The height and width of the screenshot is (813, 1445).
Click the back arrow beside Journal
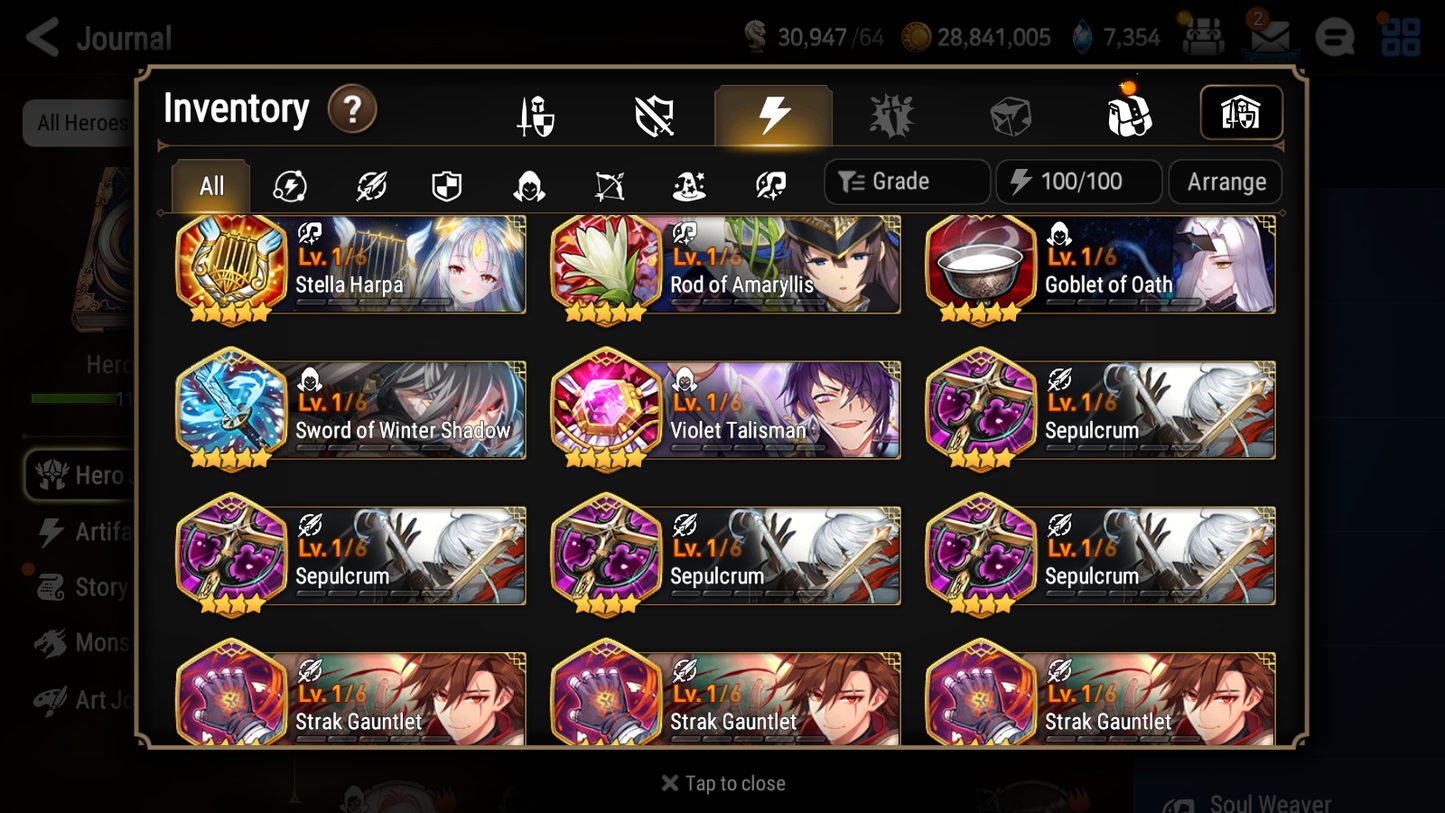40,37
